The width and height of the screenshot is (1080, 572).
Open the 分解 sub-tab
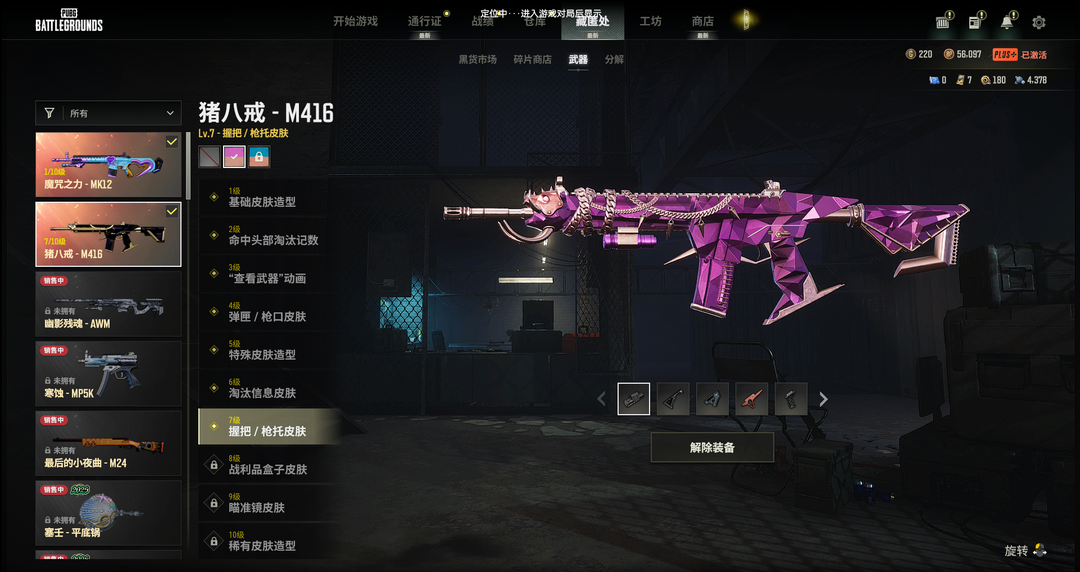coord(614,60)
